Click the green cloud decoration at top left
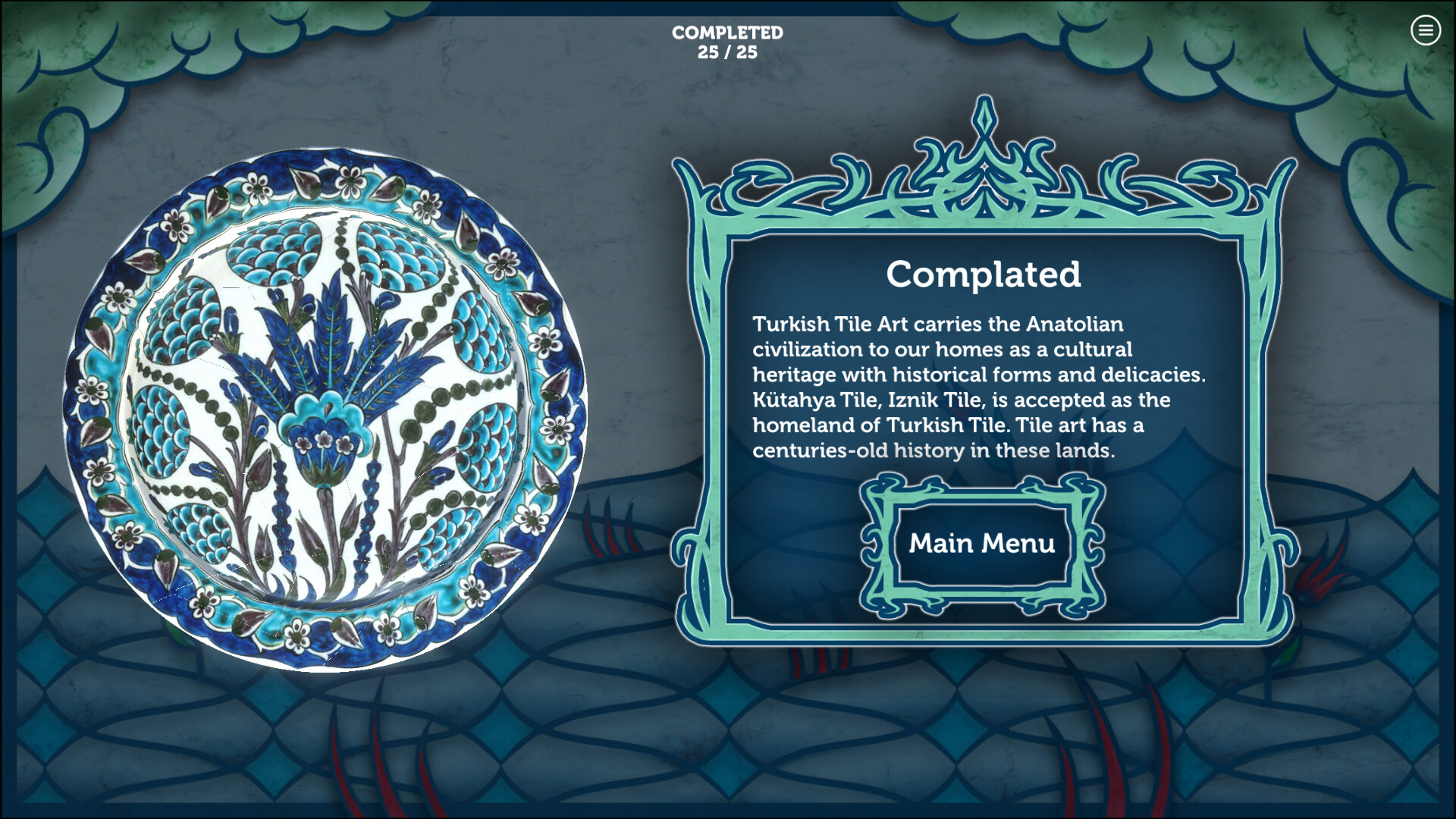Image resolution: width=1456 pixels, height=819 pixels. pos(114,61)
